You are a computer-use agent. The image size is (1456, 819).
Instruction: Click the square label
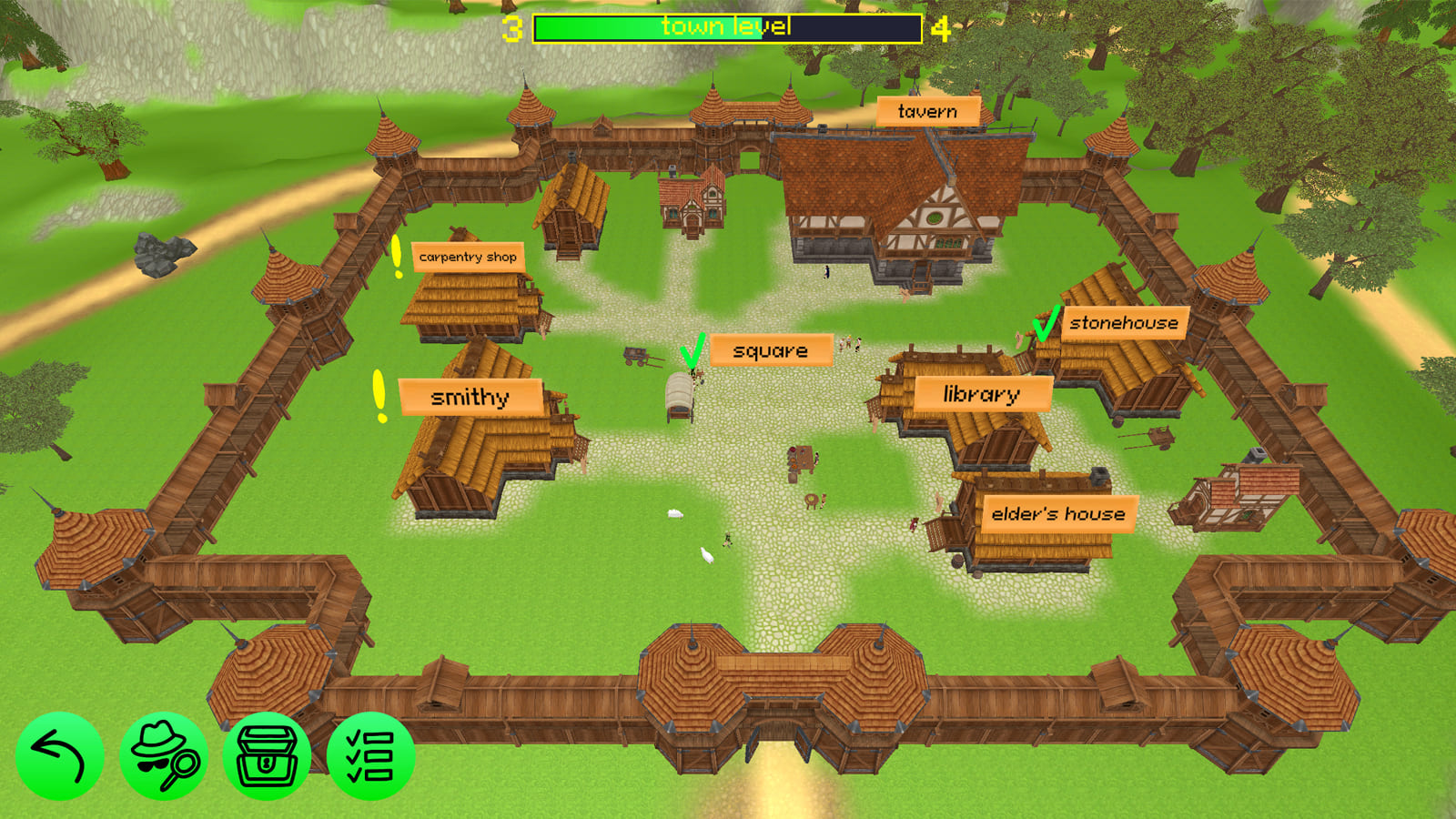[772, 349]
